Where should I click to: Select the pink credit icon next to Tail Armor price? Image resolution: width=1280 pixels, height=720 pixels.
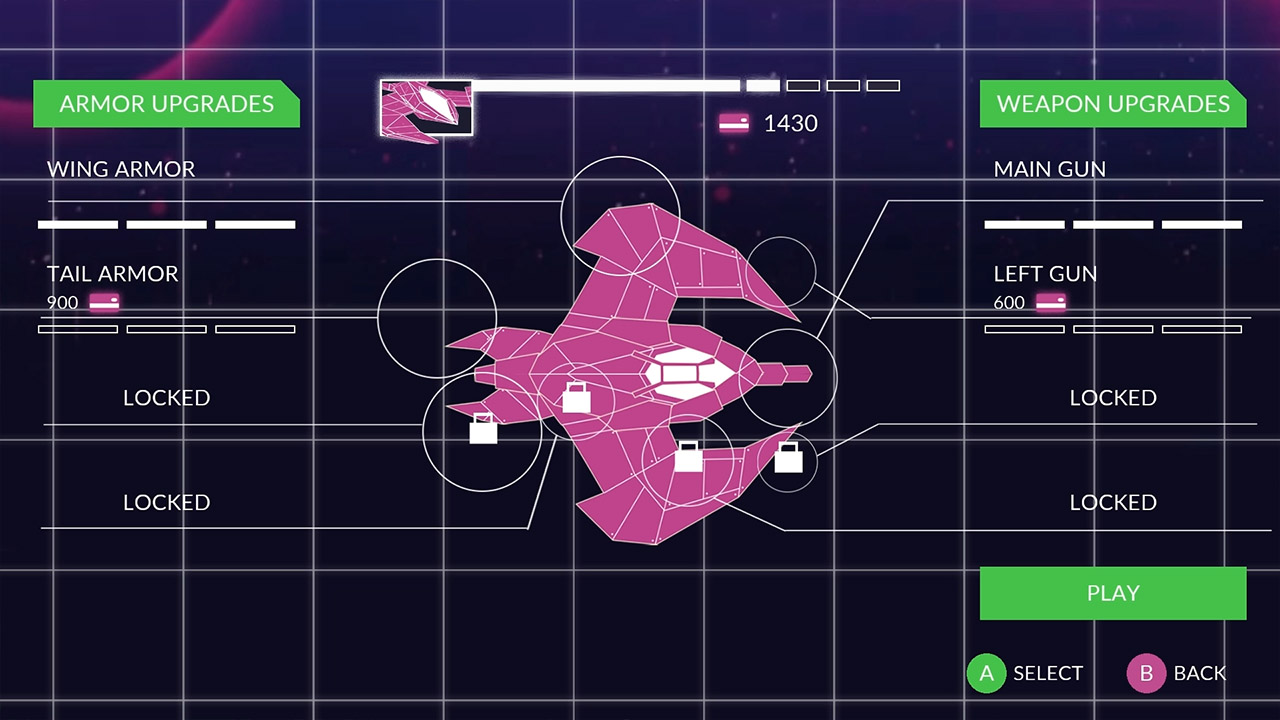[104, 302]
